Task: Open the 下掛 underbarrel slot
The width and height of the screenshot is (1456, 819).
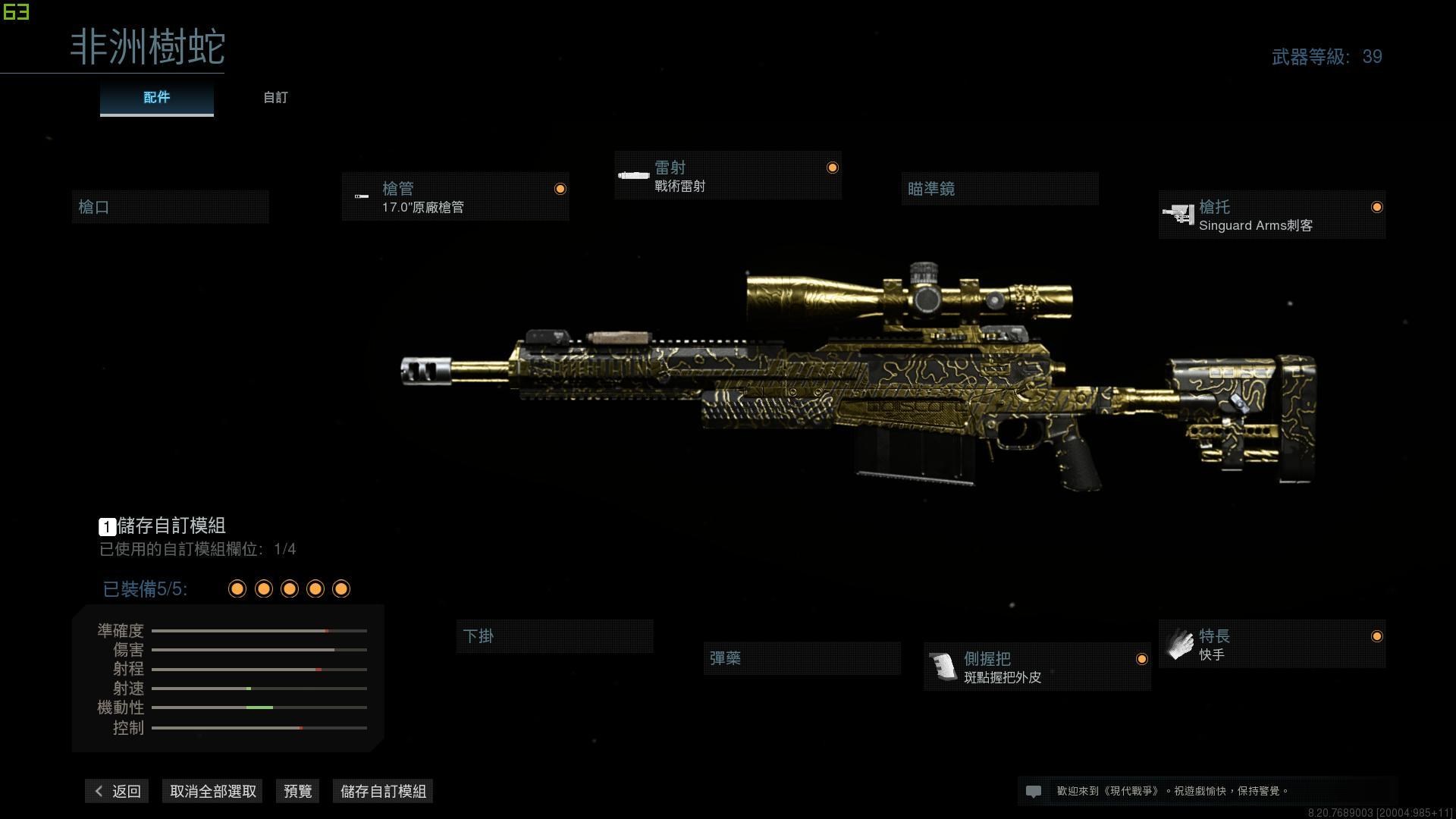Action: pyautogui.click(x=555, y=636)
